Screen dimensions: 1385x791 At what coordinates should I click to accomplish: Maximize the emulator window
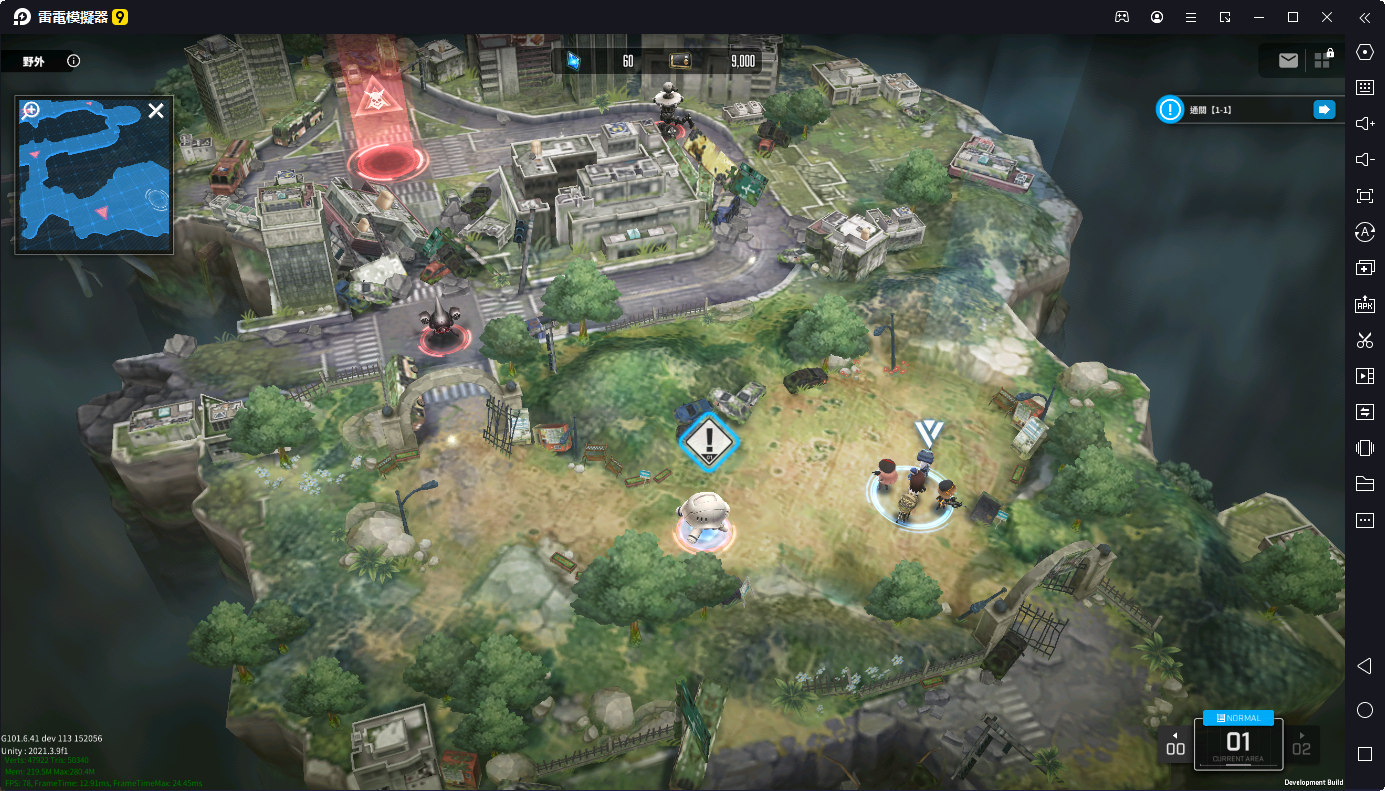pyautogui.click(x=1292, y=17)
